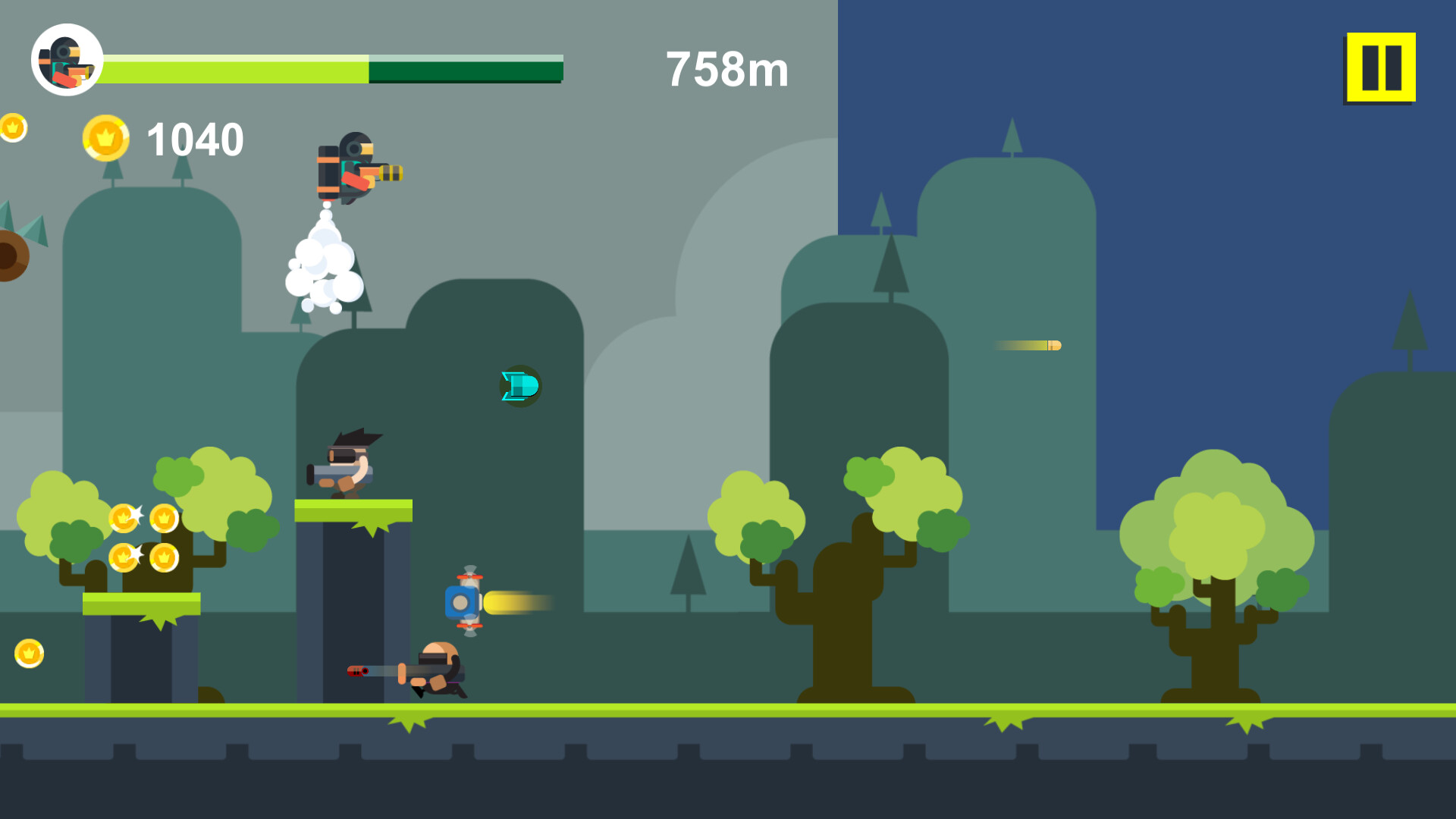Select the coin total reading 1040

click(194, 139)
